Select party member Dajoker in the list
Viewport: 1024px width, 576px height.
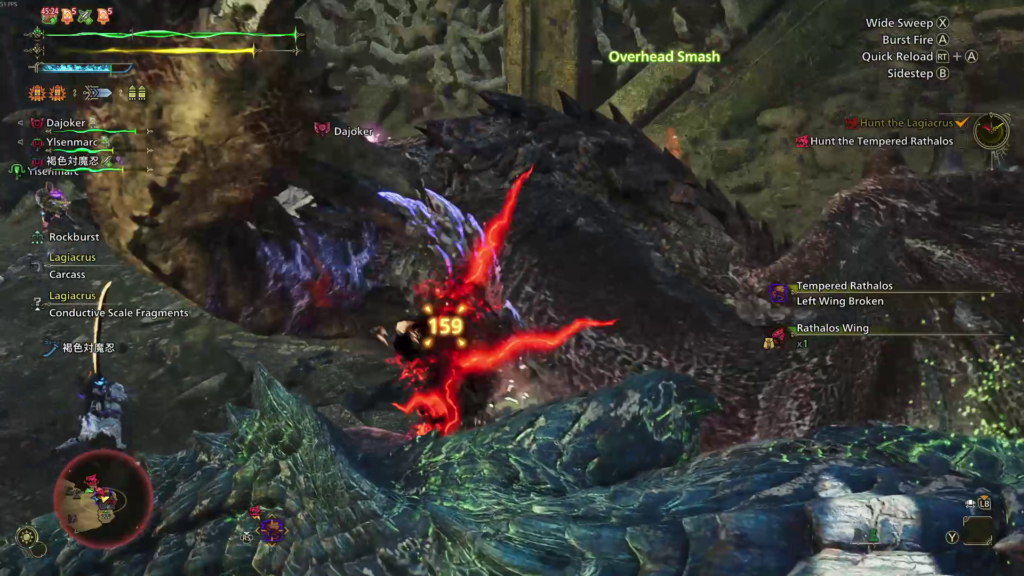click(x=68, y=124)
